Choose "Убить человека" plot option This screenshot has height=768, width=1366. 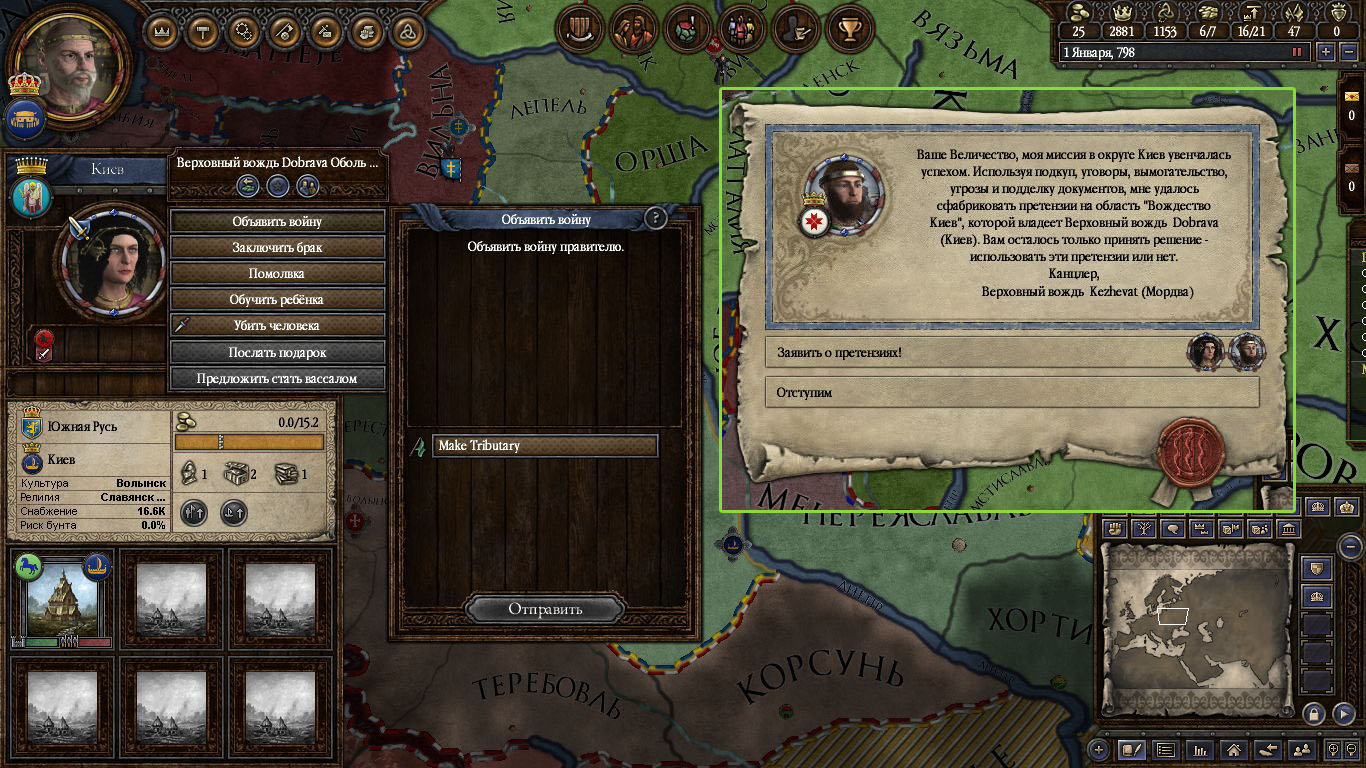click(x=277, y=325)
